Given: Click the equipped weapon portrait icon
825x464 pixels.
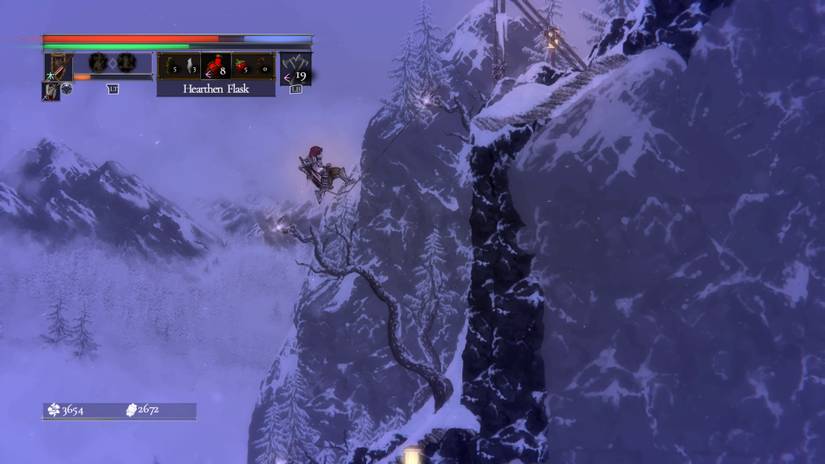Looking at the screenshot, I should [58, 66].
